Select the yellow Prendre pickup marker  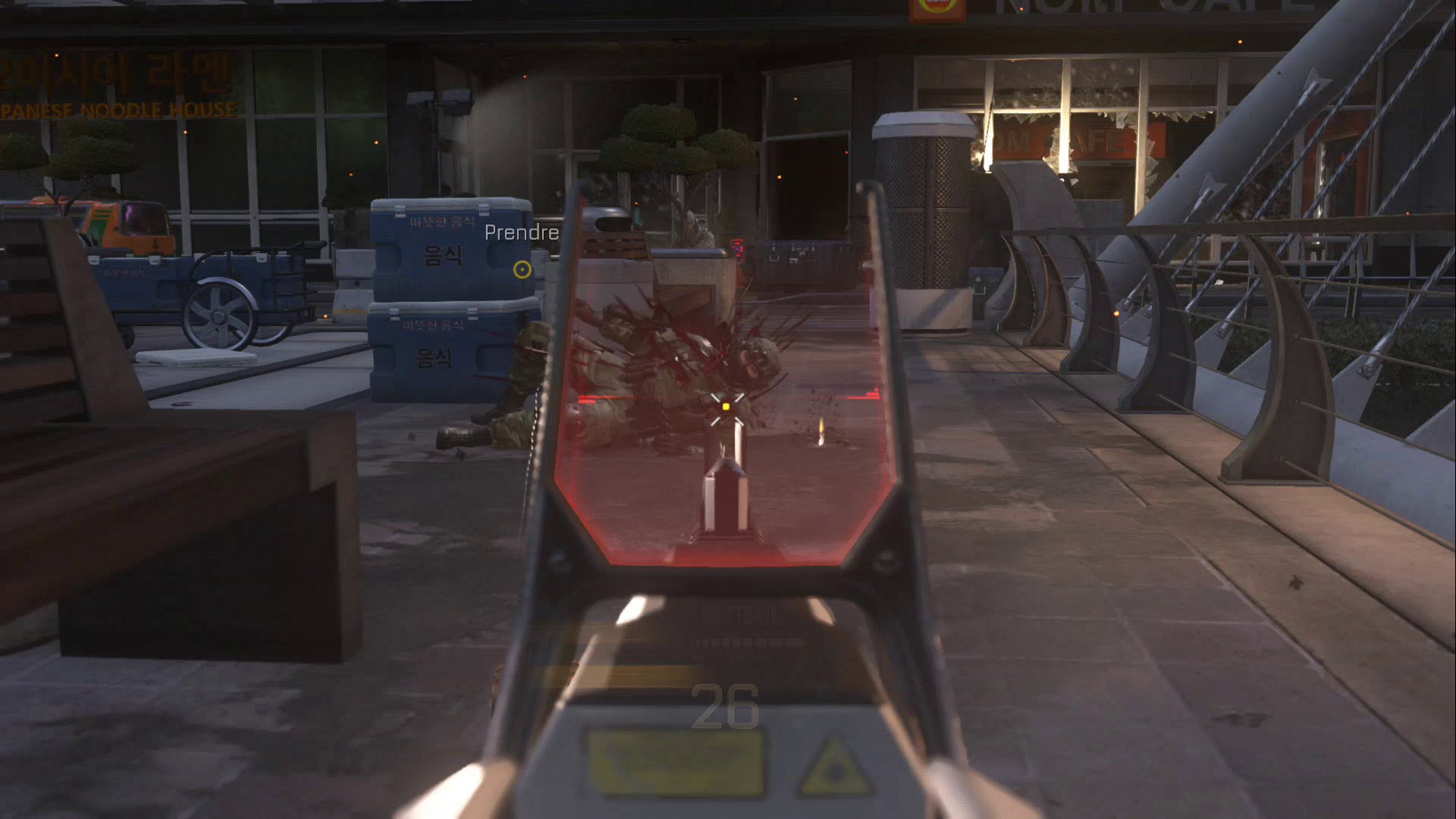click(522, 269)
